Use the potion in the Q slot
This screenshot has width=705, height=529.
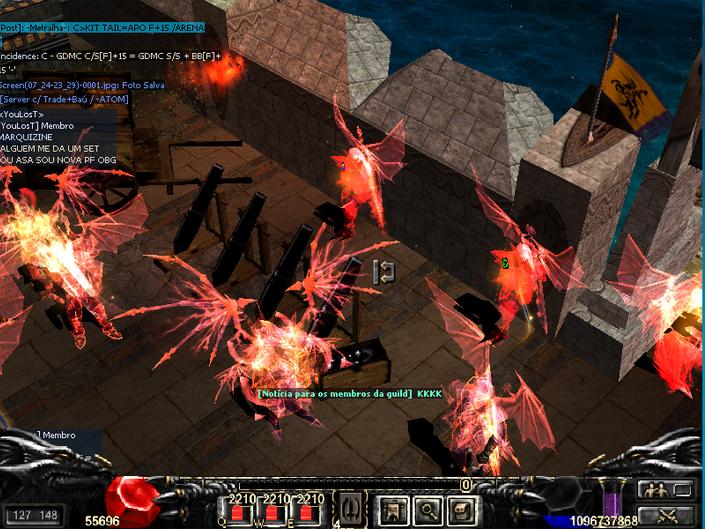[x=238, y=512]
